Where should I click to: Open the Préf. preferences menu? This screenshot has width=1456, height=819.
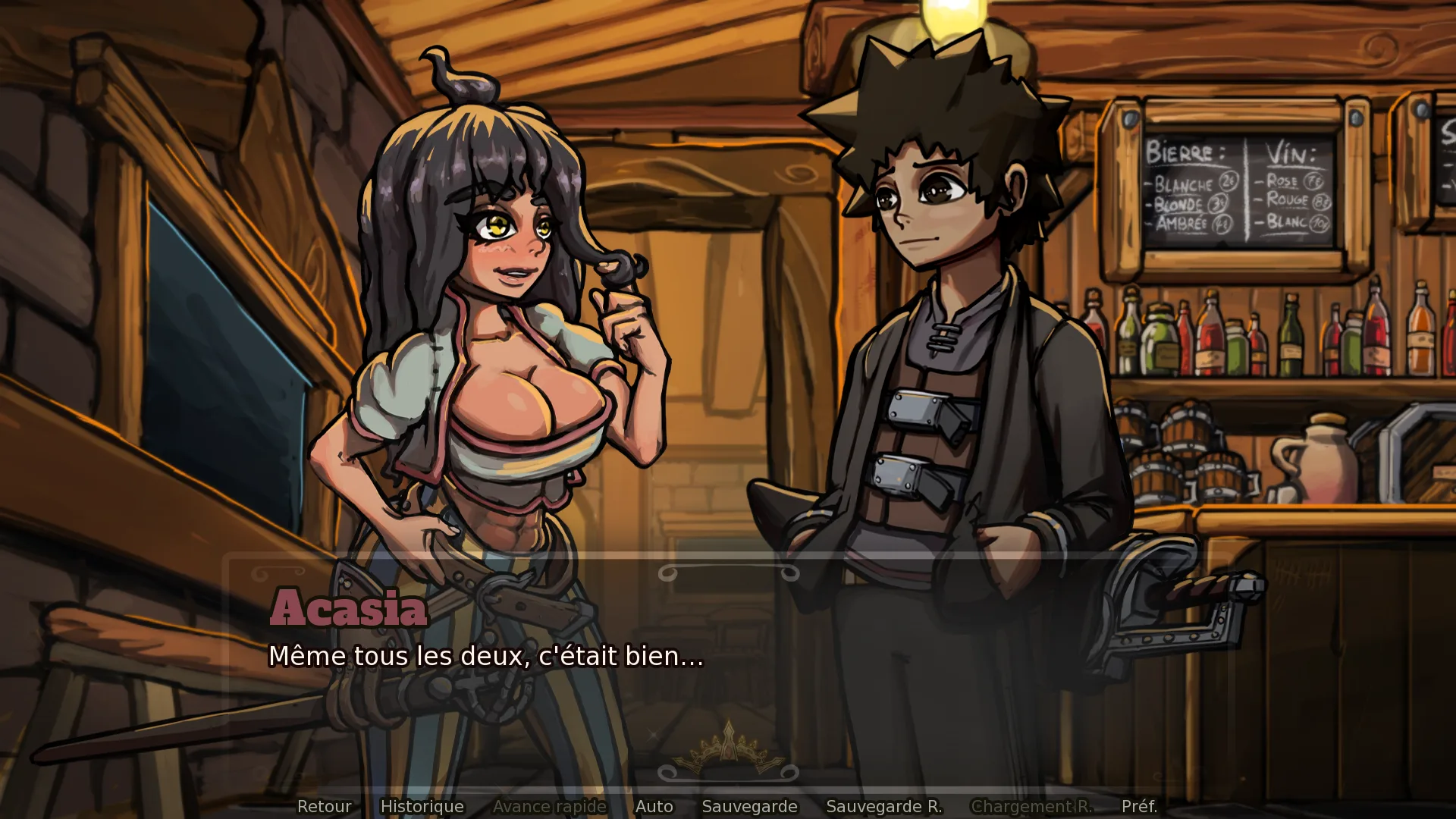(1139, 806)
